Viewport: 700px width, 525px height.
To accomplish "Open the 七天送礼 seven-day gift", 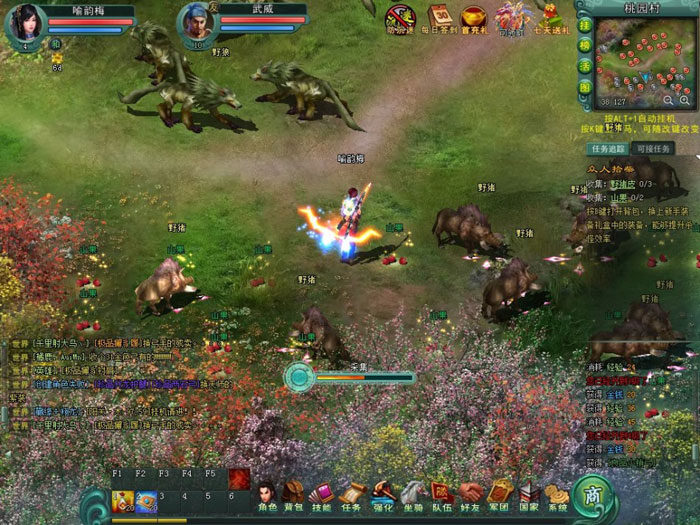I will click(x=551, y=18).
